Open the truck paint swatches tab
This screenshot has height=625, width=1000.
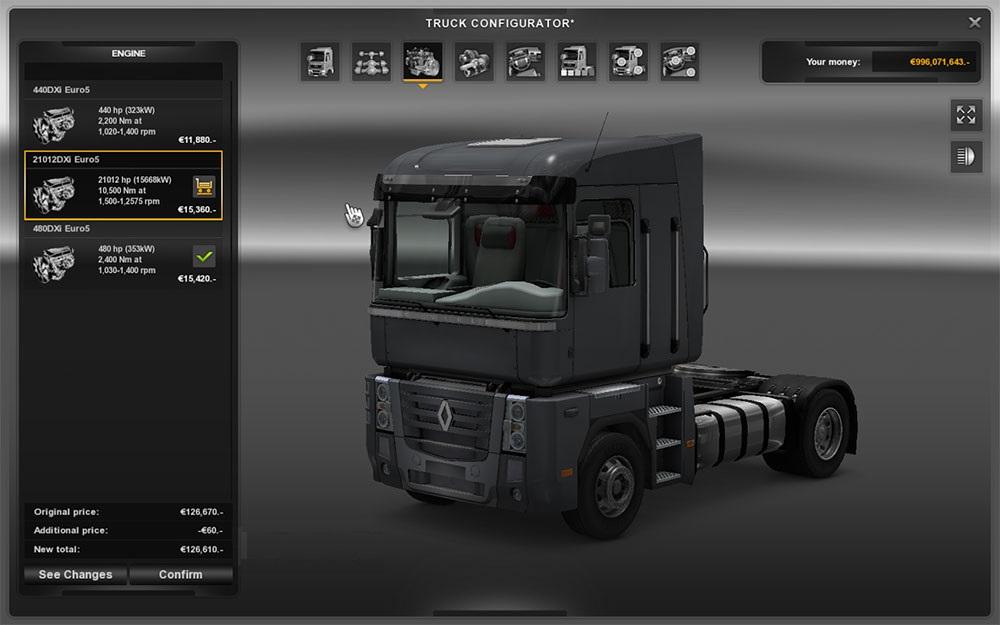pos(577,62)
